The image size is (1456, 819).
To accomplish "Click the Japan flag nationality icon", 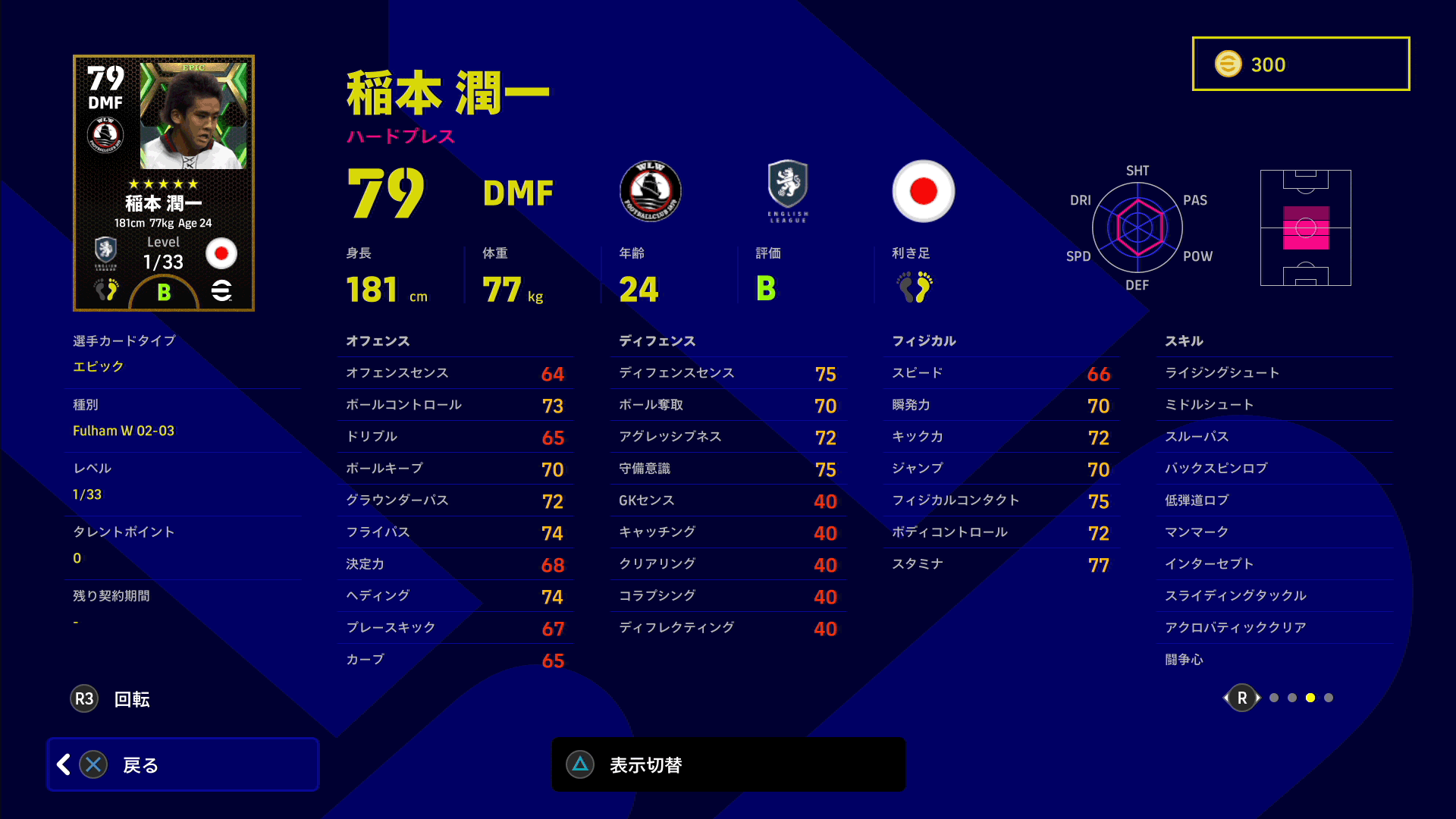I will coord(923,191).
